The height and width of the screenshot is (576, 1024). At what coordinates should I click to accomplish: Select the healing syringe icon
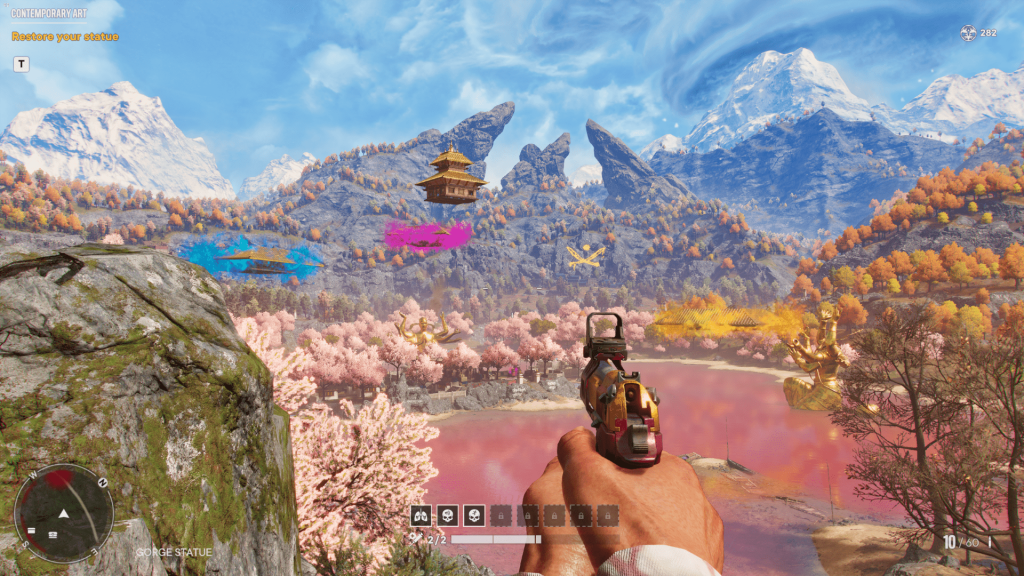point(415,539)
